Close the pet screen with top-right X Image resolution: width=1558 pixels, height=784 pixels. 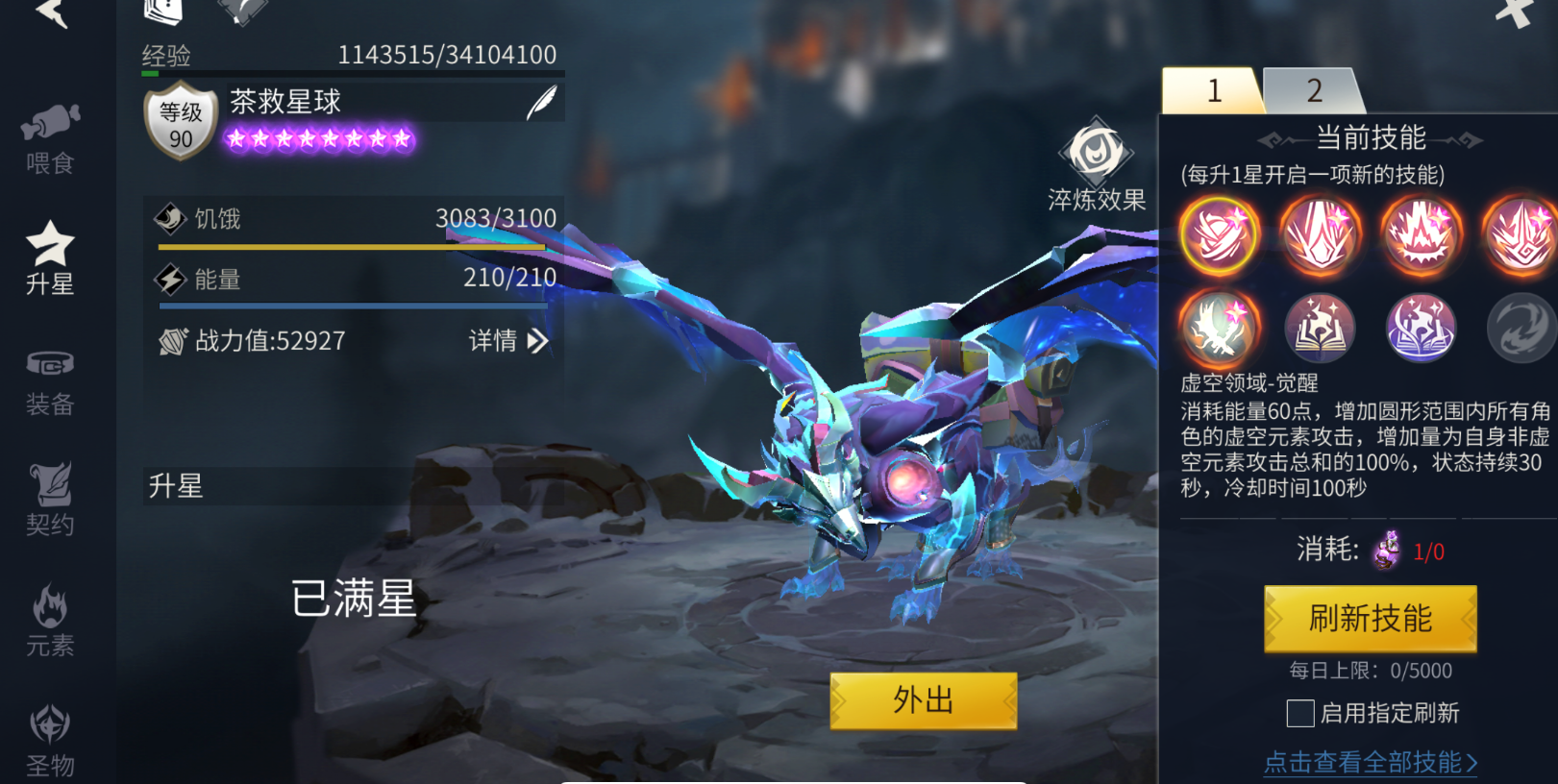[x=1514, y=12]
